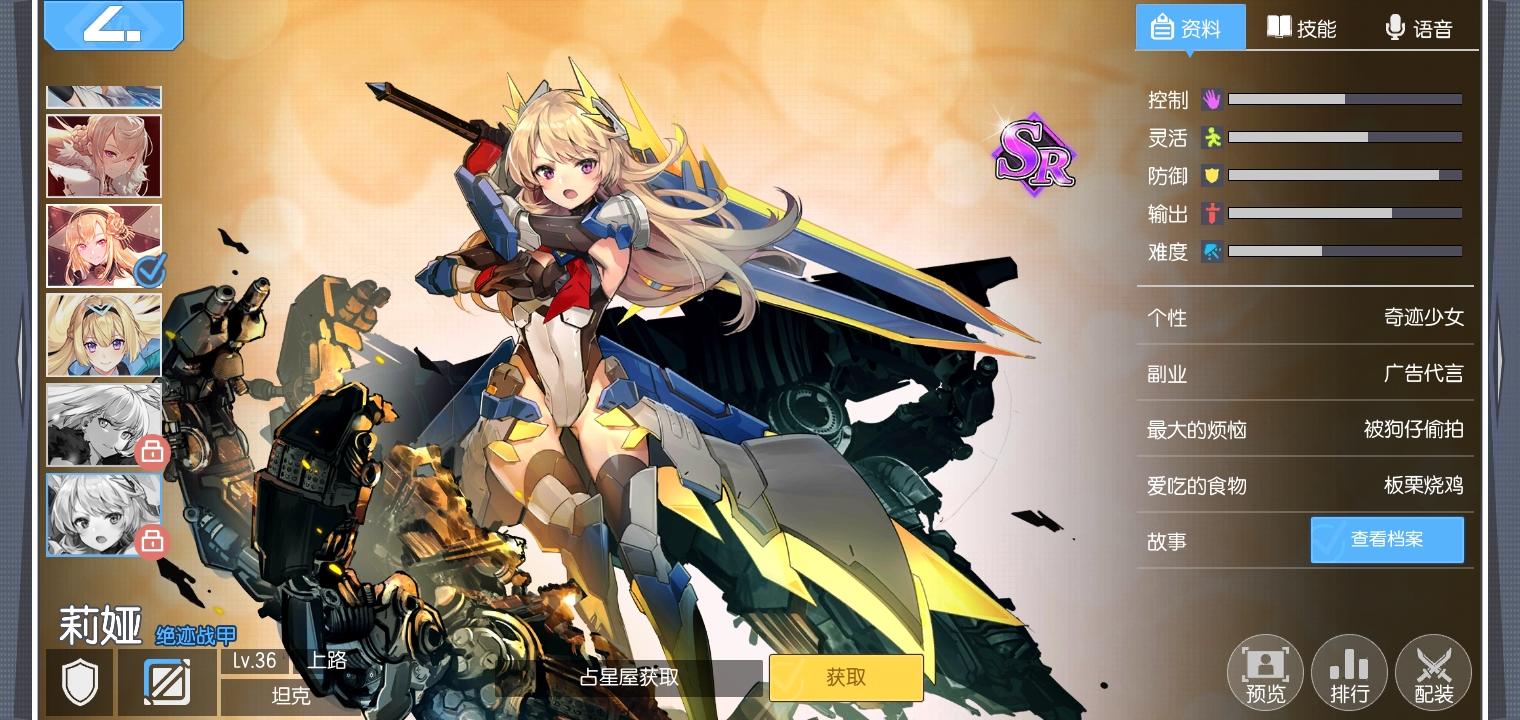This screenshot has height=720, width=1520.
Task: Switch to the 技能 skills tab
Action: 1303,28
